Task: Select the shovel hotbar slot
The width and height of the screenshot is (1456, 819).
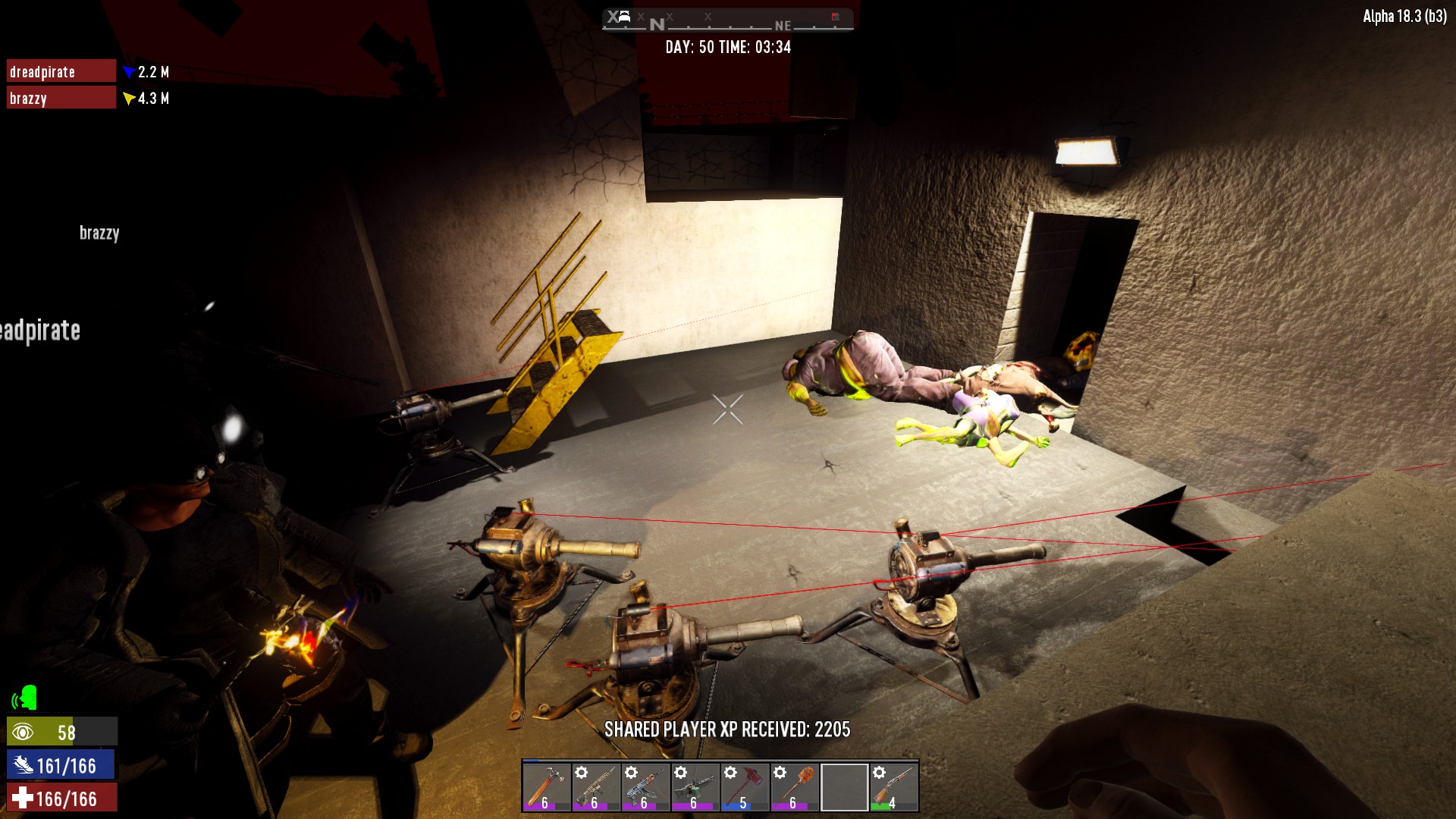Action: [x=794, y=786]
